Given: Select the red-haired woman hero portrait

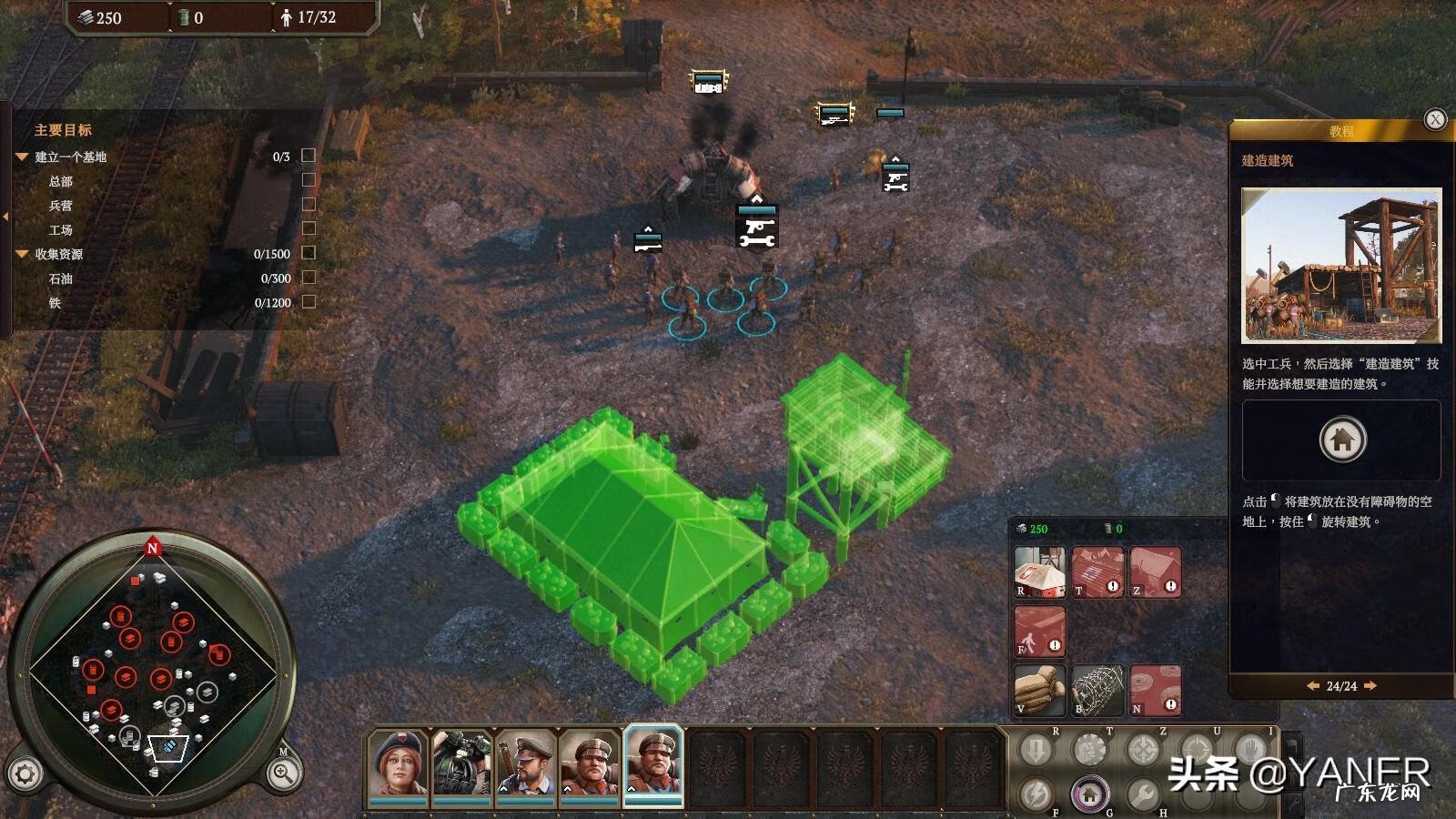Looking at the screenshot, I should coord(398,764).
